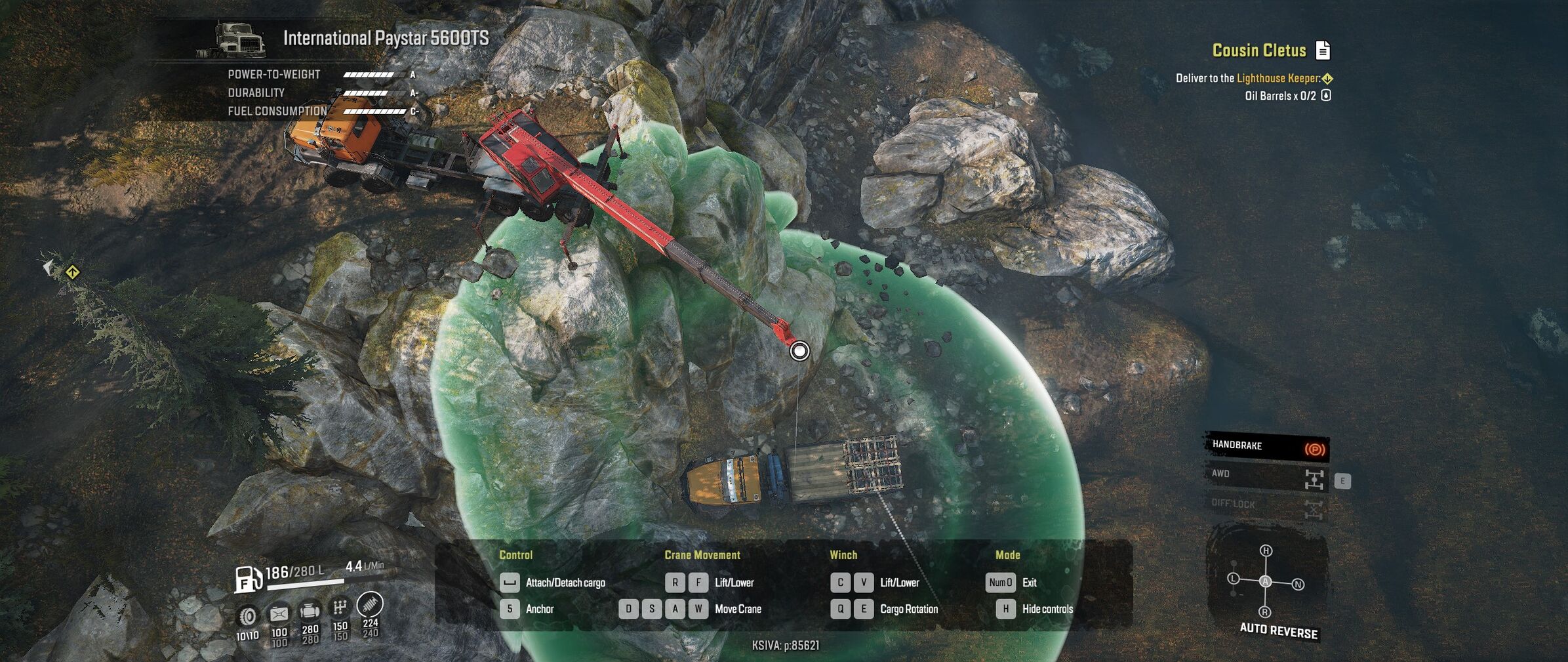Click the engine status icon
Viewport: 1568px width, 662px height.
310,611
